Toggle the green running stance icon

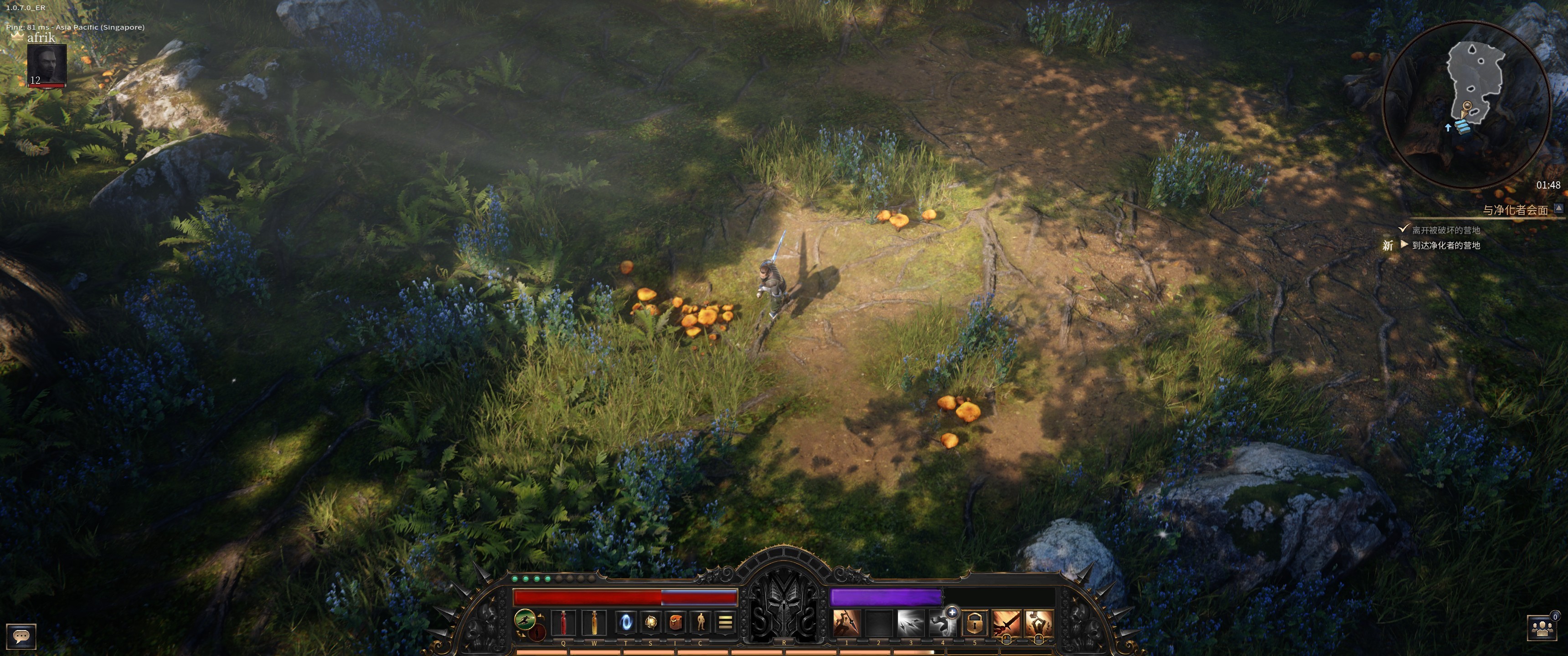point(525,620)
